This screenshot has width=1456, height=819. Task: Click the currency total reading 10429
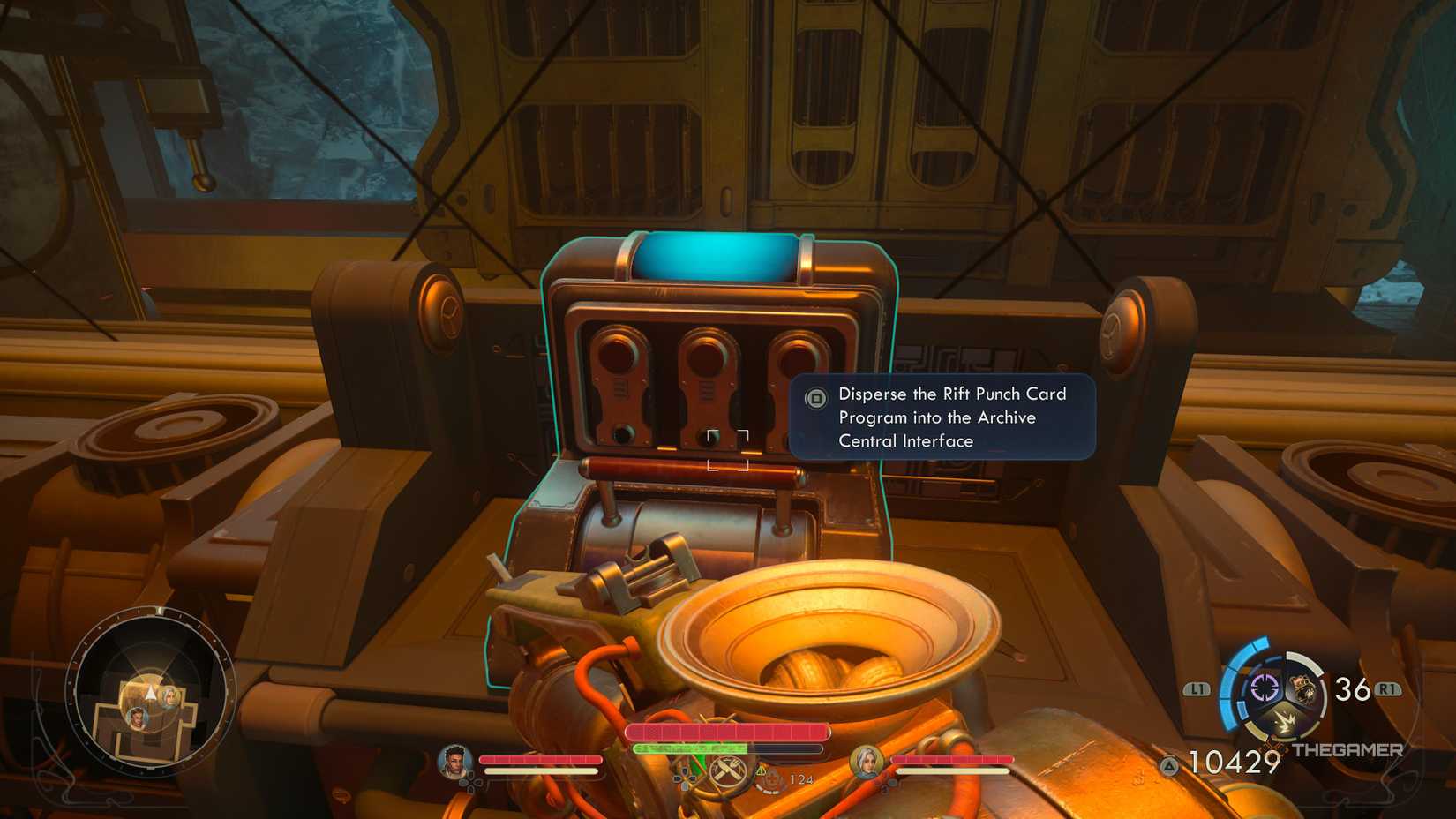point(1233,760)
